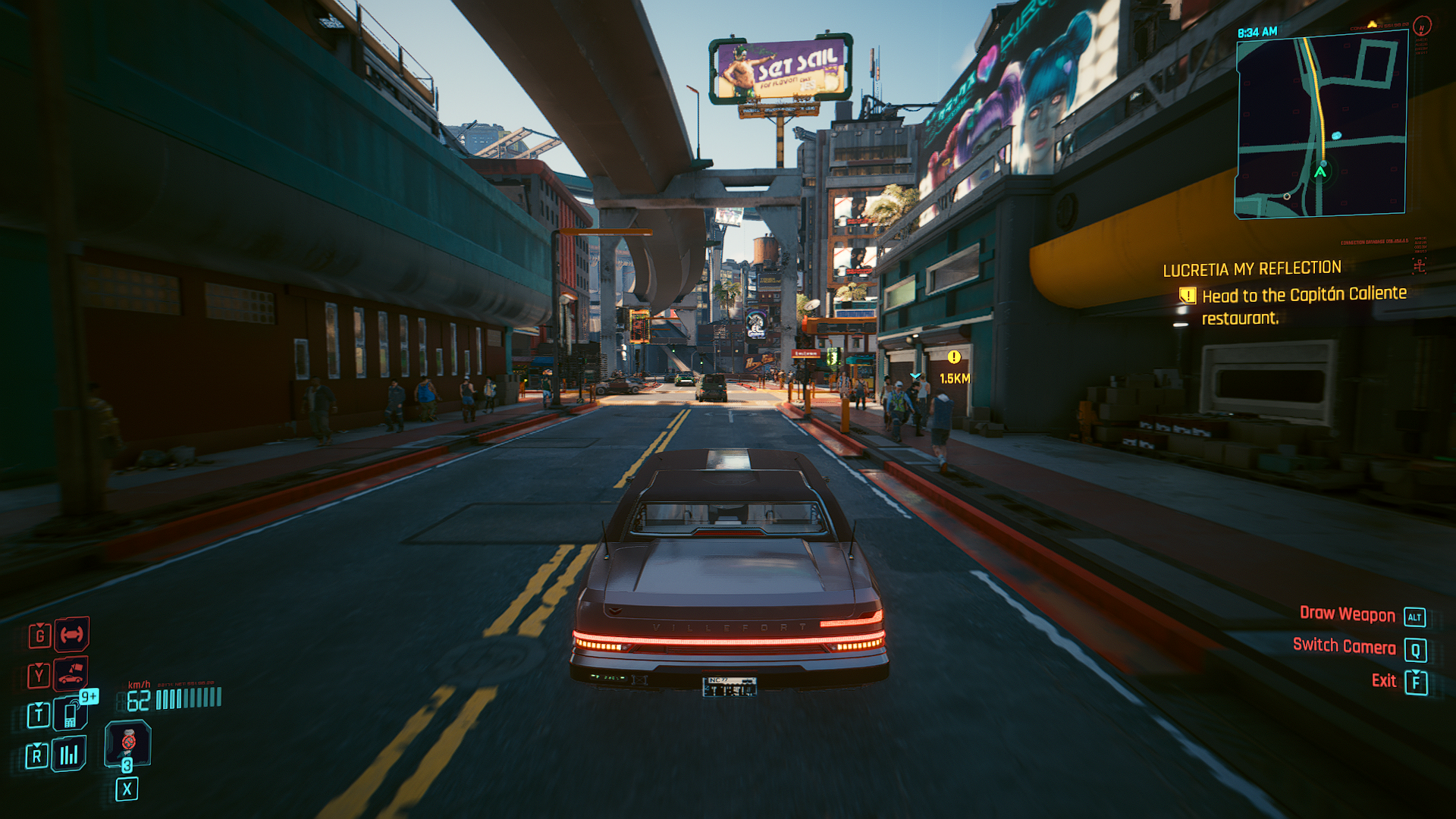Screen dimensions: 1456x819
Task: Select the green player arrow on the minimap
Action: pyautogui.click(x=1320, y=172)
